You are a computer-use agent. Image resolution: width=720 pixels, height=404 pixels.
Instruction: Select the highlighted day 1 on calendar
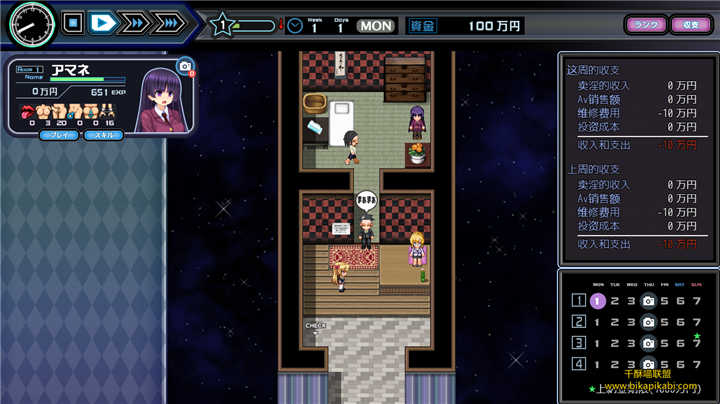point(597,300)
